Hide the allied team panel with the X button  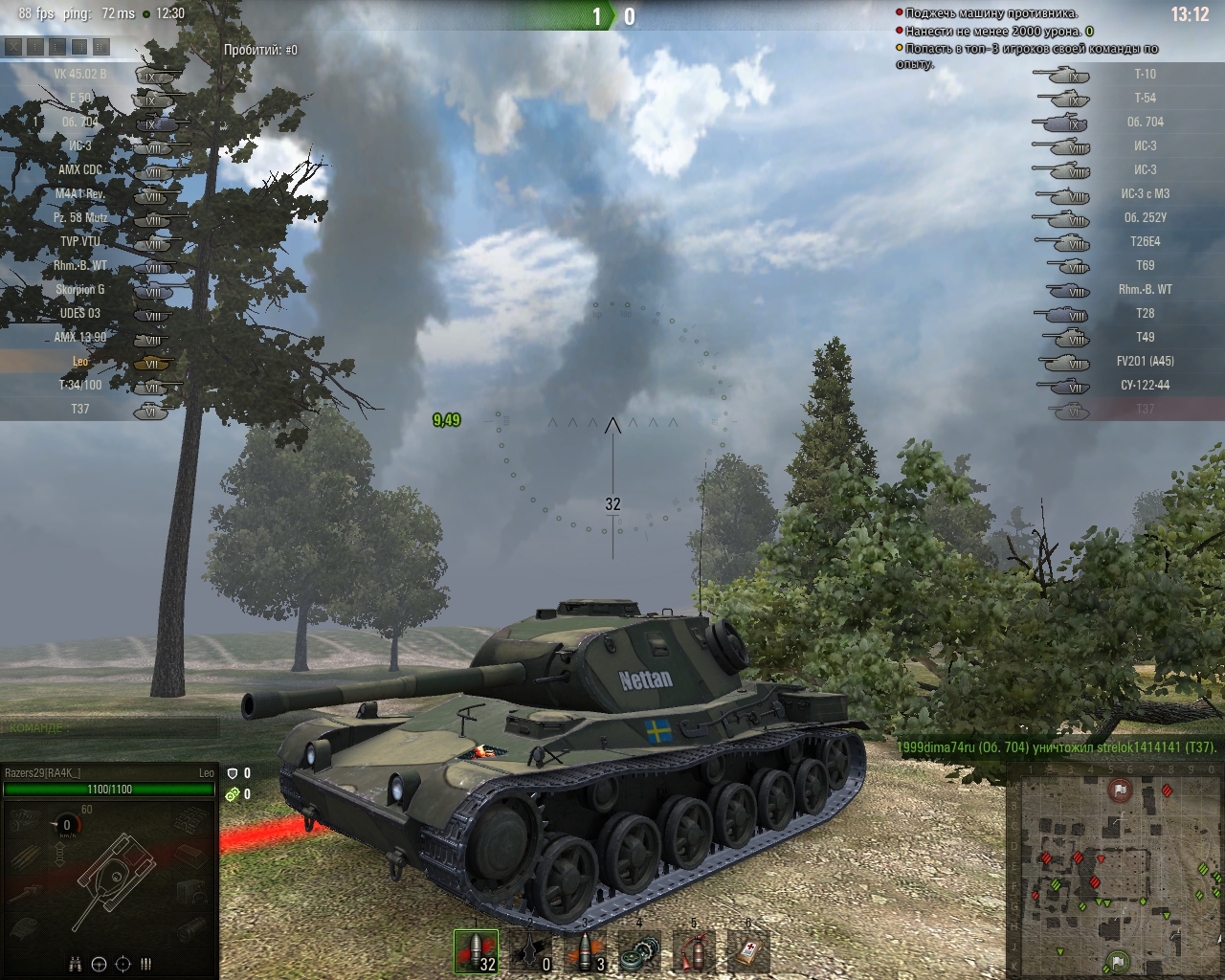point(13,46)
